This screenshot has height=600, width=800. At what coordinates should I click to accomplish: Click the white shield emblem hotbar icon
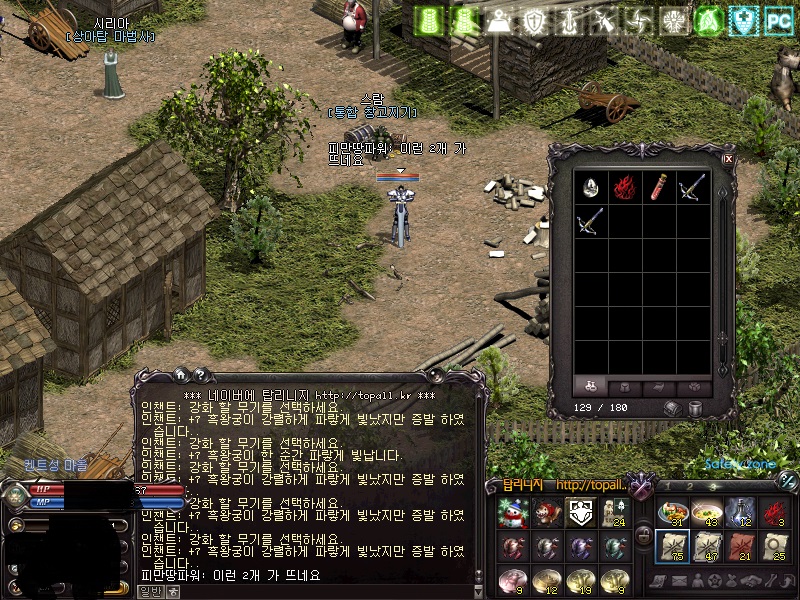(x=581, y=513)
